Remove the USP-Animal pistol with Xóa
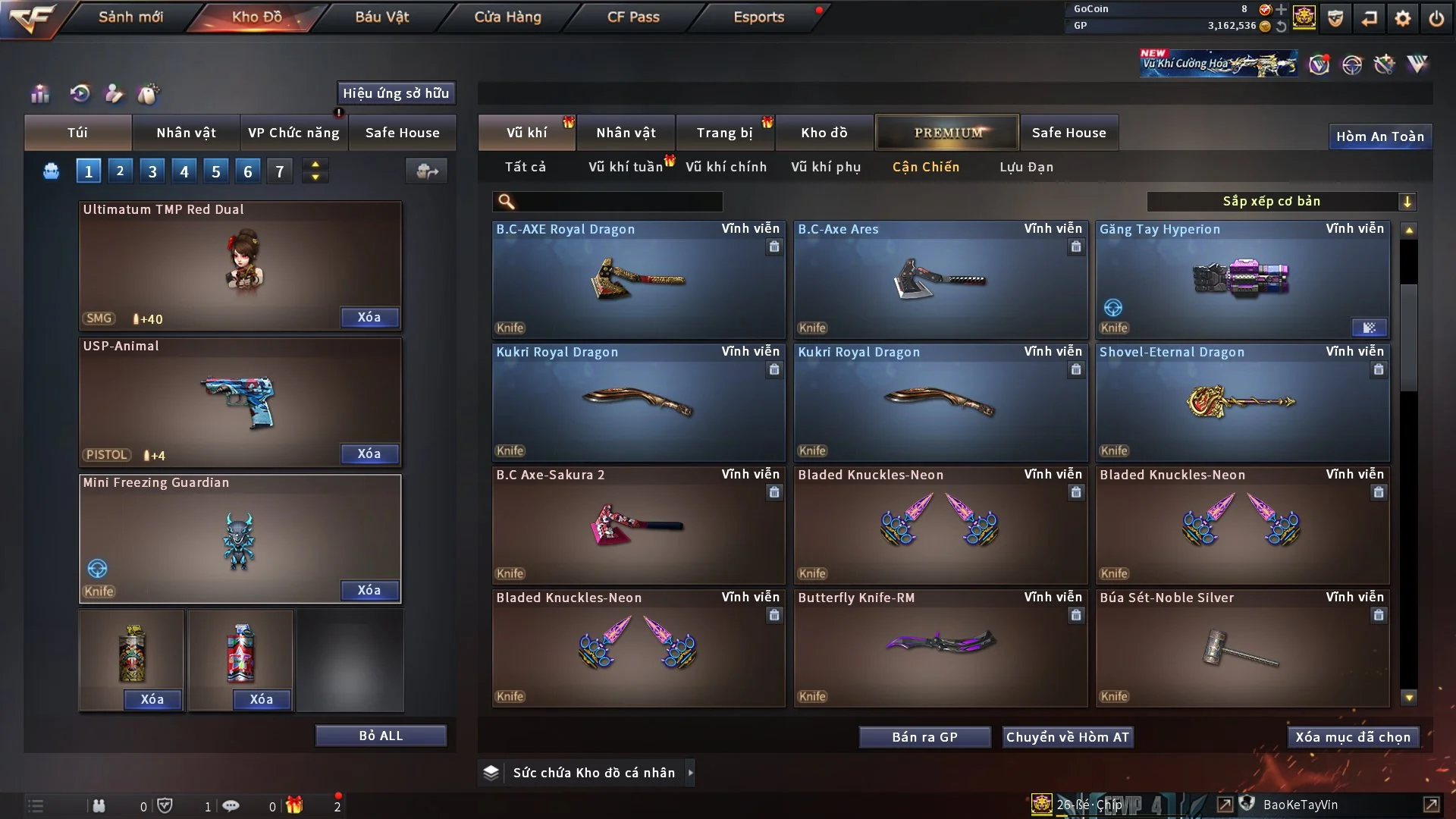This screenshot has width=1456, height=819. coord(369,453)
